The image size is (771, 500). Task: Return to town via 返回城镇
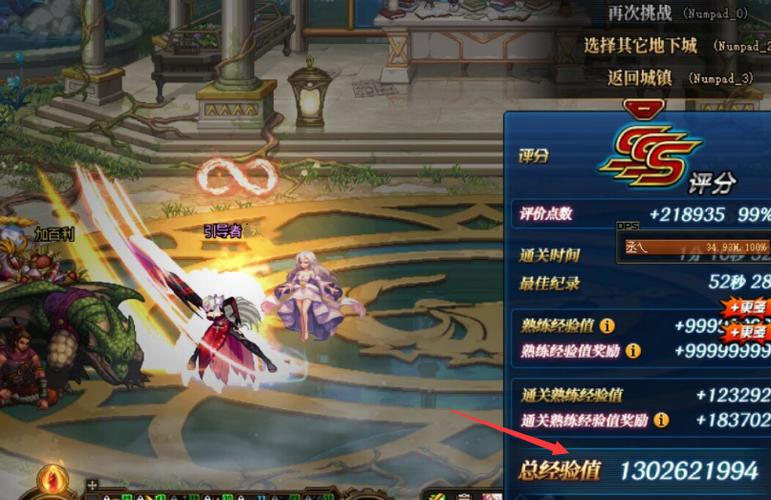pos(641,76)
